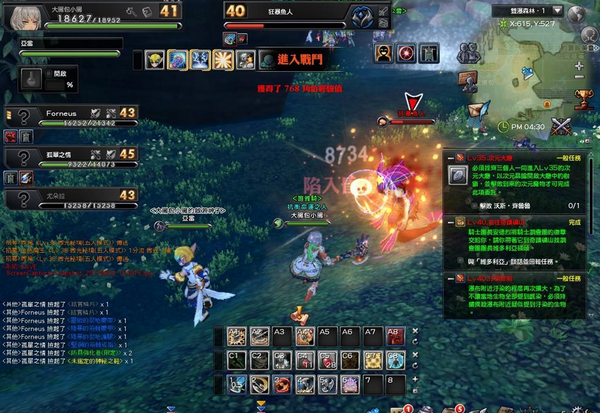Click the starburst buff icon on the top bar
The height and width of the screenshot is (413, 602).
click(223, 60)
